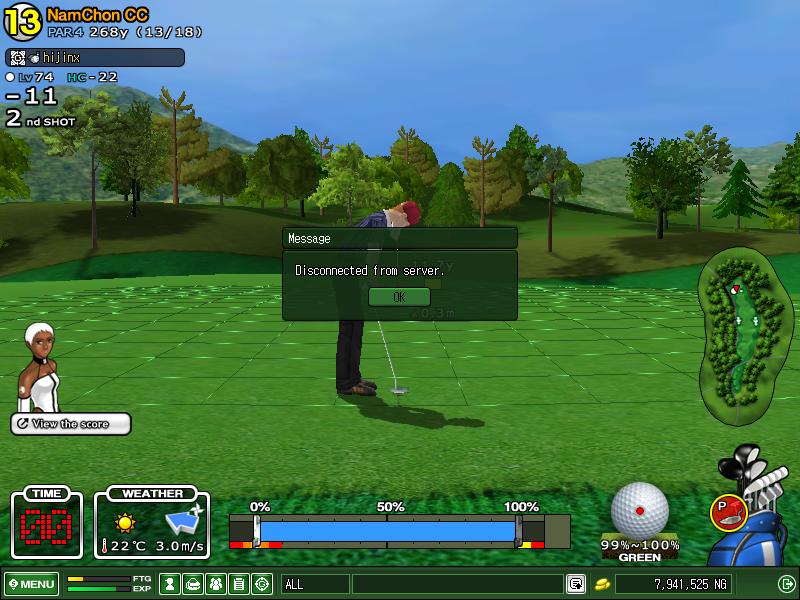Image resolution: width=800 pixels, height=600 pixels.
Task: Click the golf ball impact point
Action: (x=639, y=510)
